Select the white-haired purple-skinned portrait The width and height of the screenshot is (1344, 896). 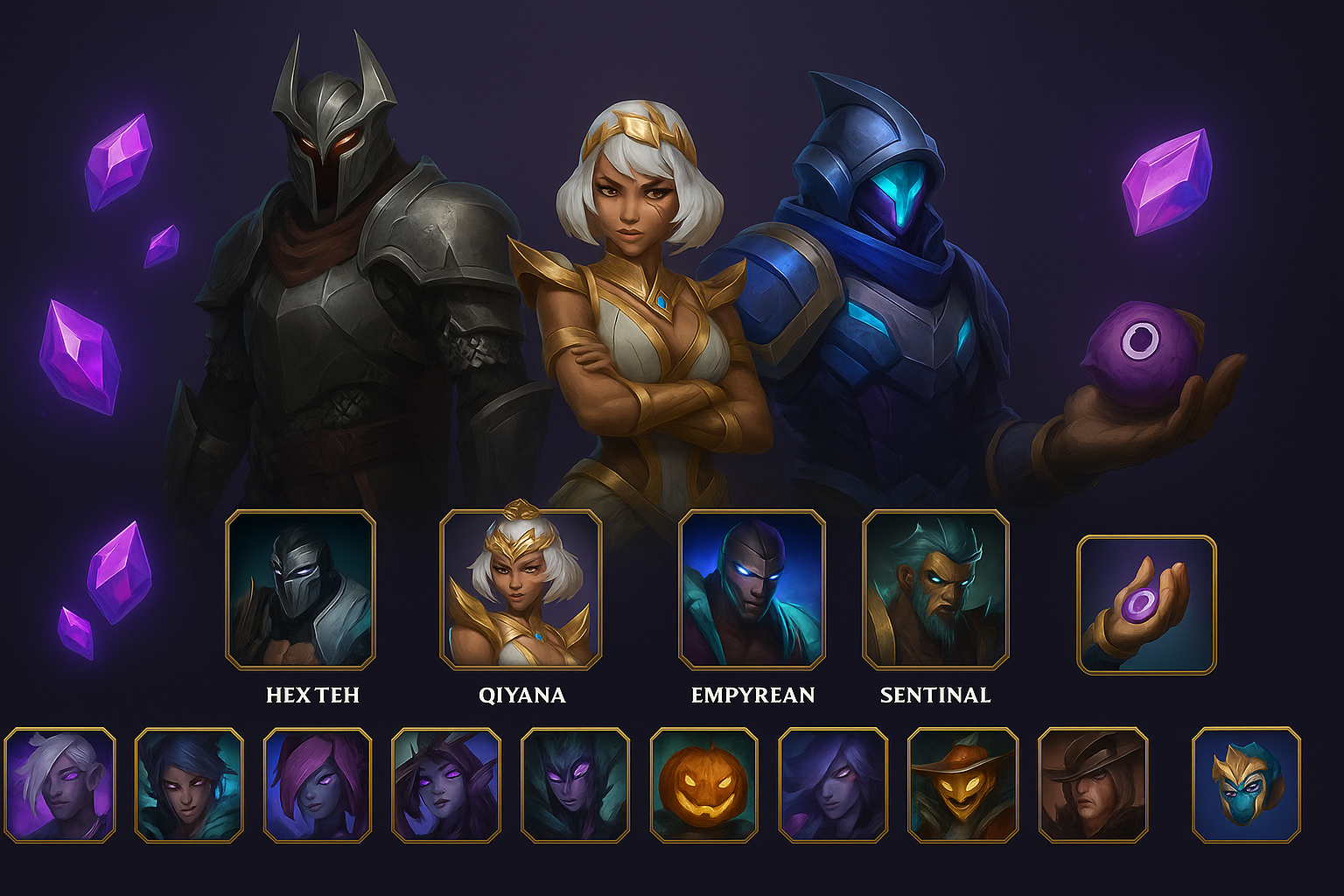59,785
